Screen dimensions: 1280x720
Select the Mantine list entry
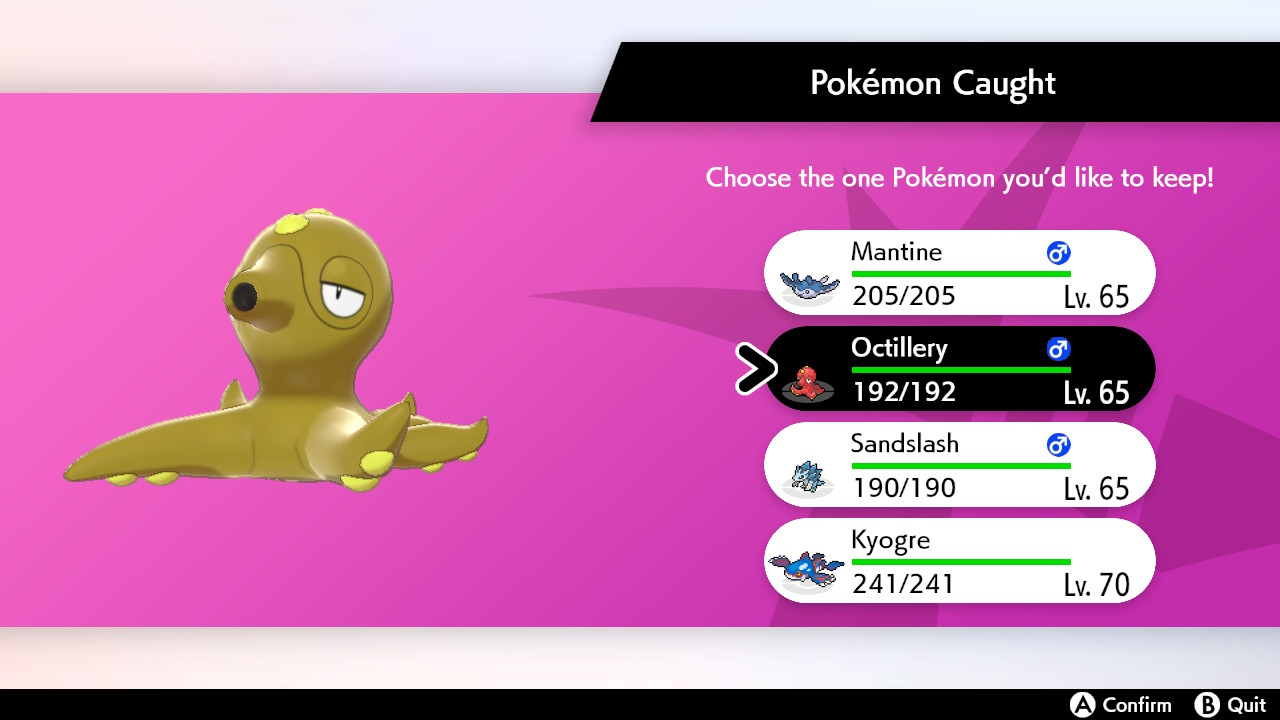click(959, 272)
